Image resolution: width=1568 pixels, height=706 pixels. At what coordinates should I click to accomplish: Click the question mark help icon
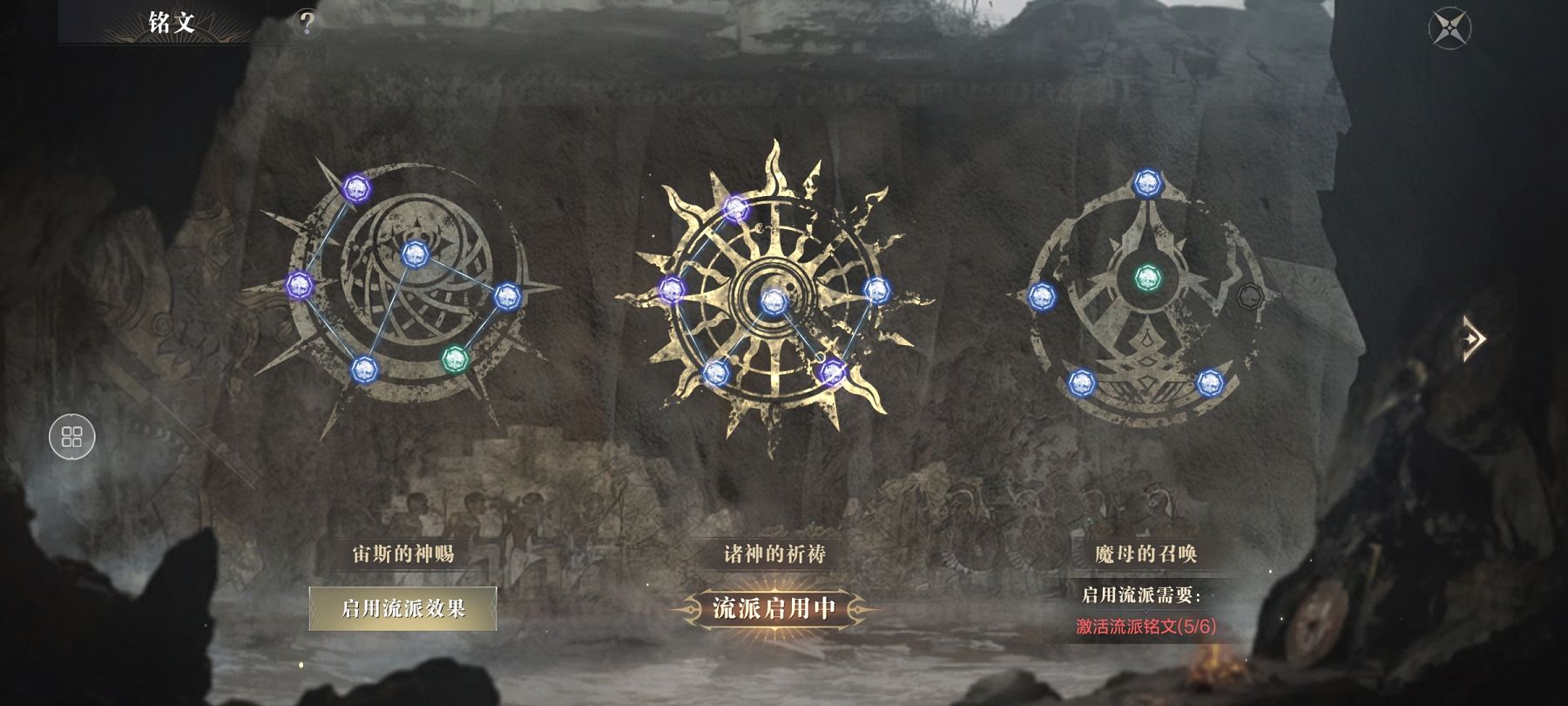point(307,23)
